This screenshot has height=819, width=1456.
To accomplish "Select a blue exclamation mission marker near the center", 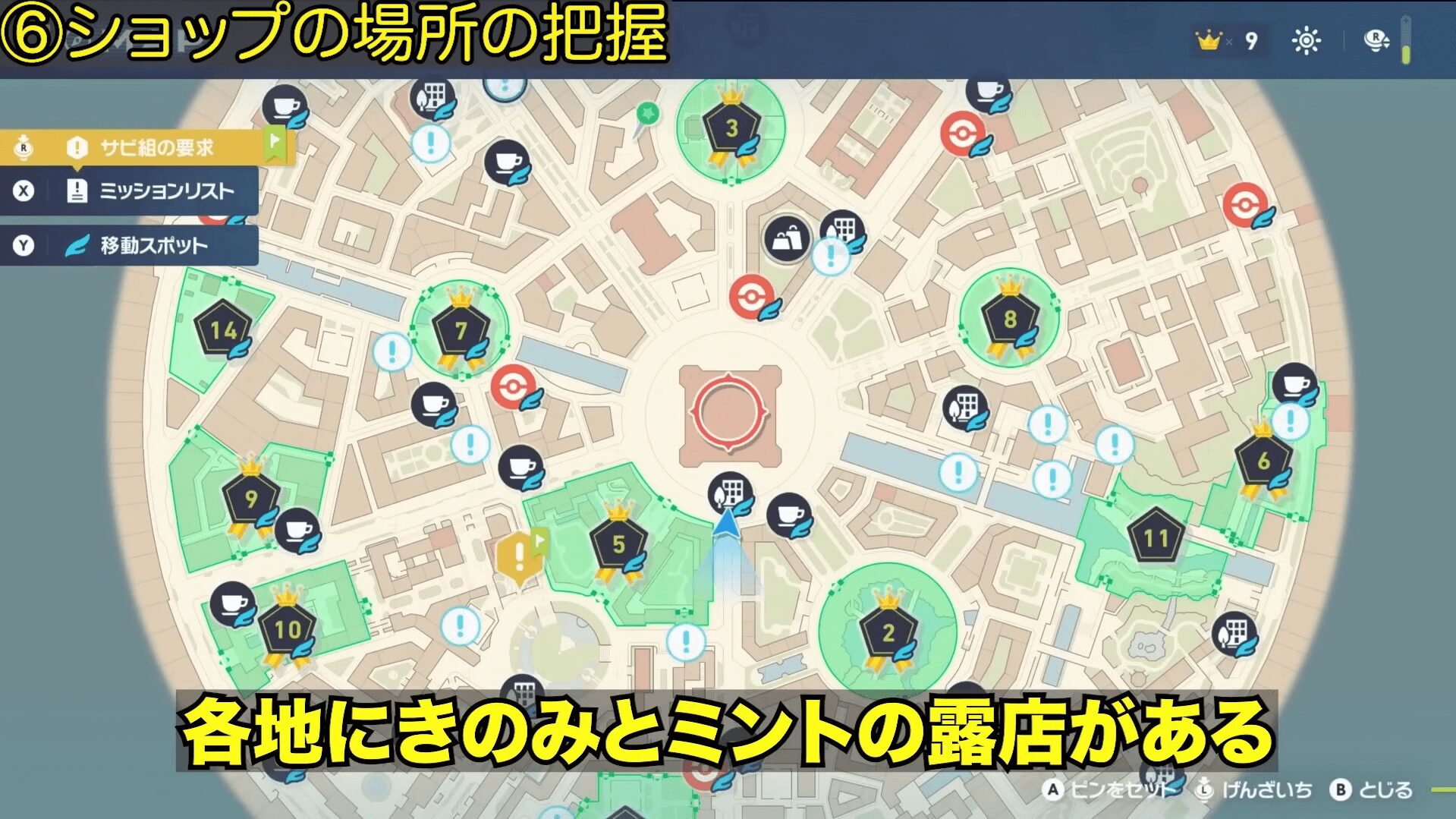I will pyautogui.click(x=960, y=471).
